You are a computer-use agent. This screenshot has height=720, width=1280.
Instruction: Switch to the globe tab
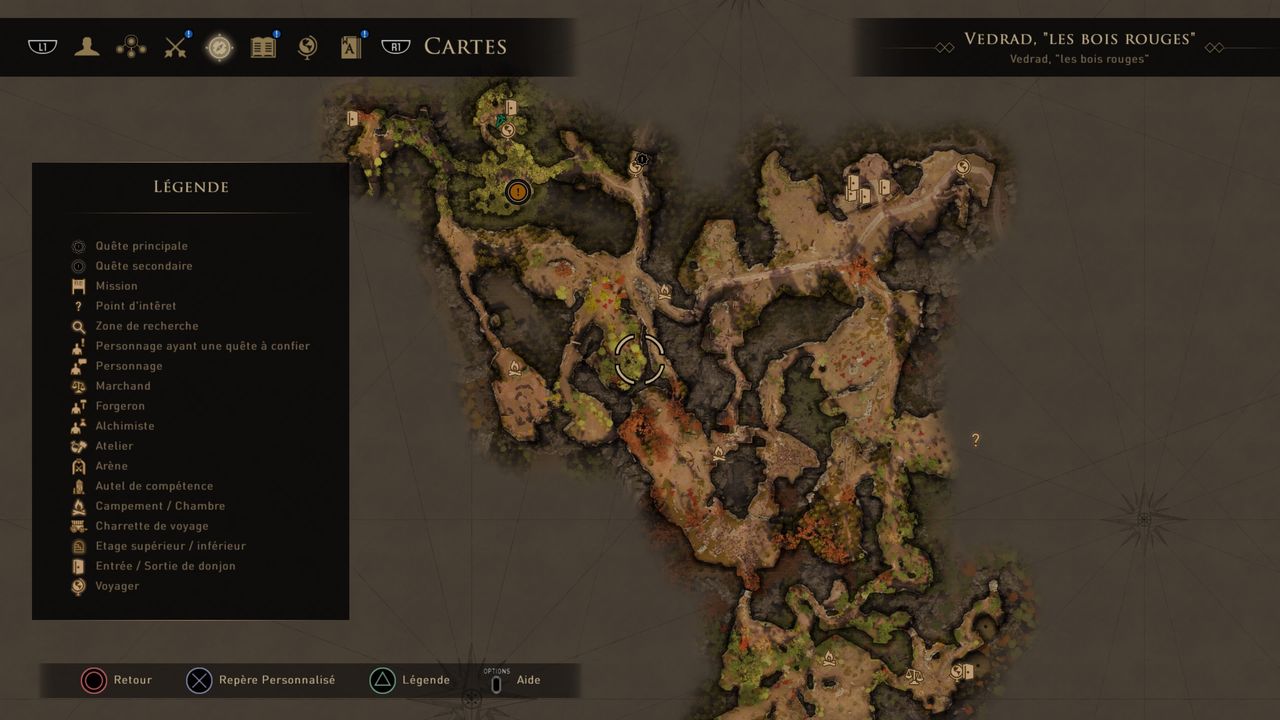point(308,46)
